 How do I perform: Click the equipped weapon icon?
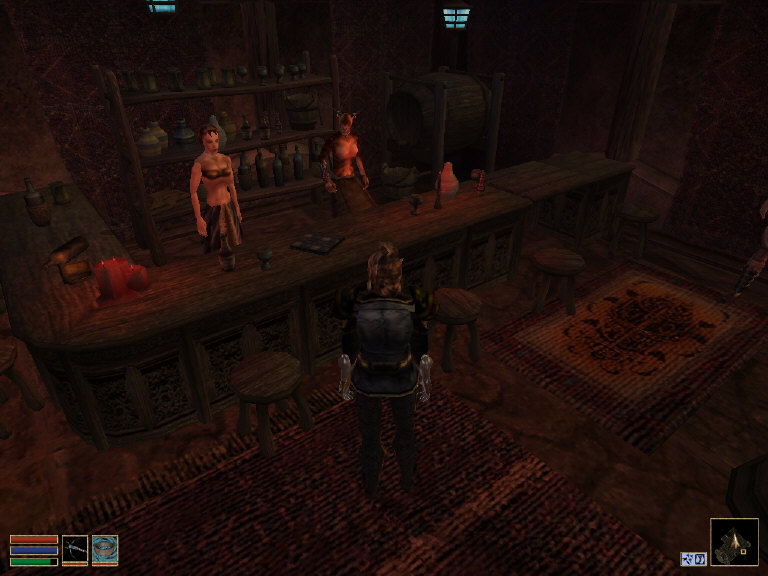click(75, 549)
